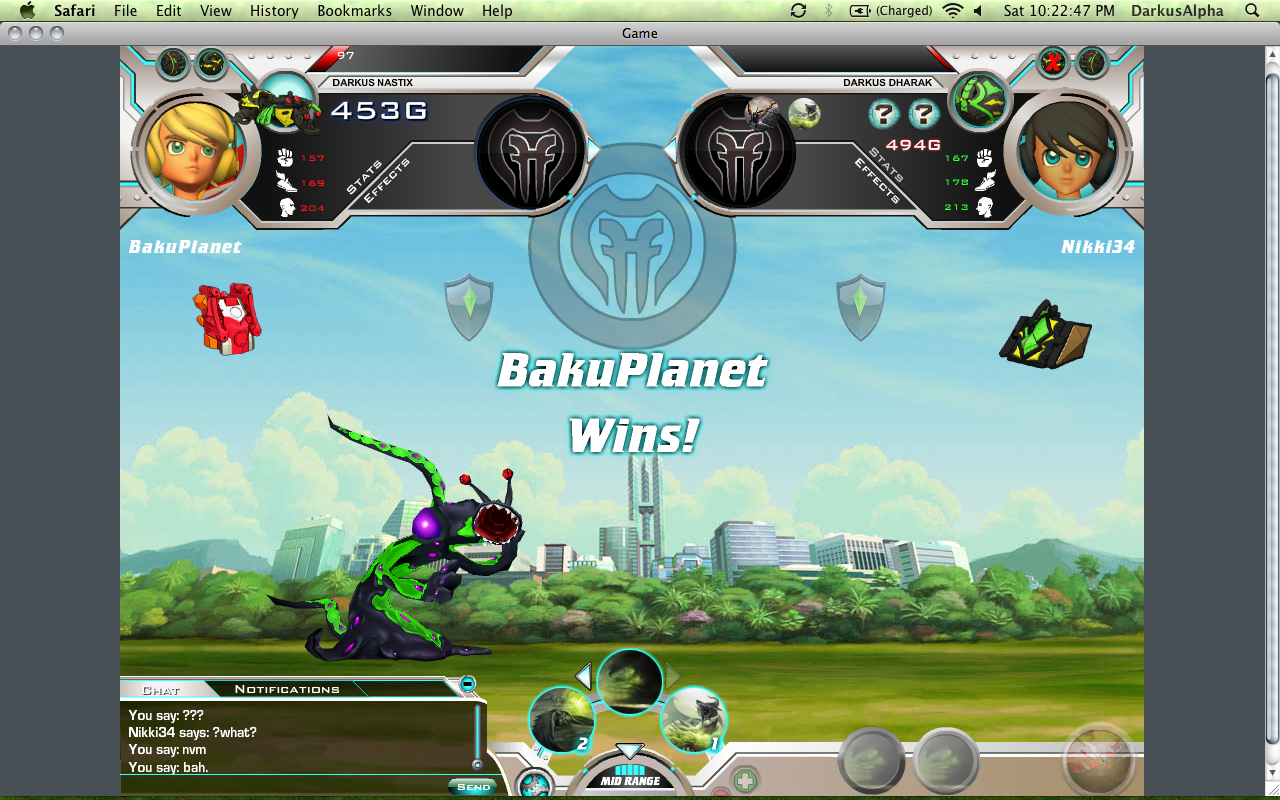This screenshot has height=800, width=1280.
Task: Select the ability card numbered 1
Action: 693,720
